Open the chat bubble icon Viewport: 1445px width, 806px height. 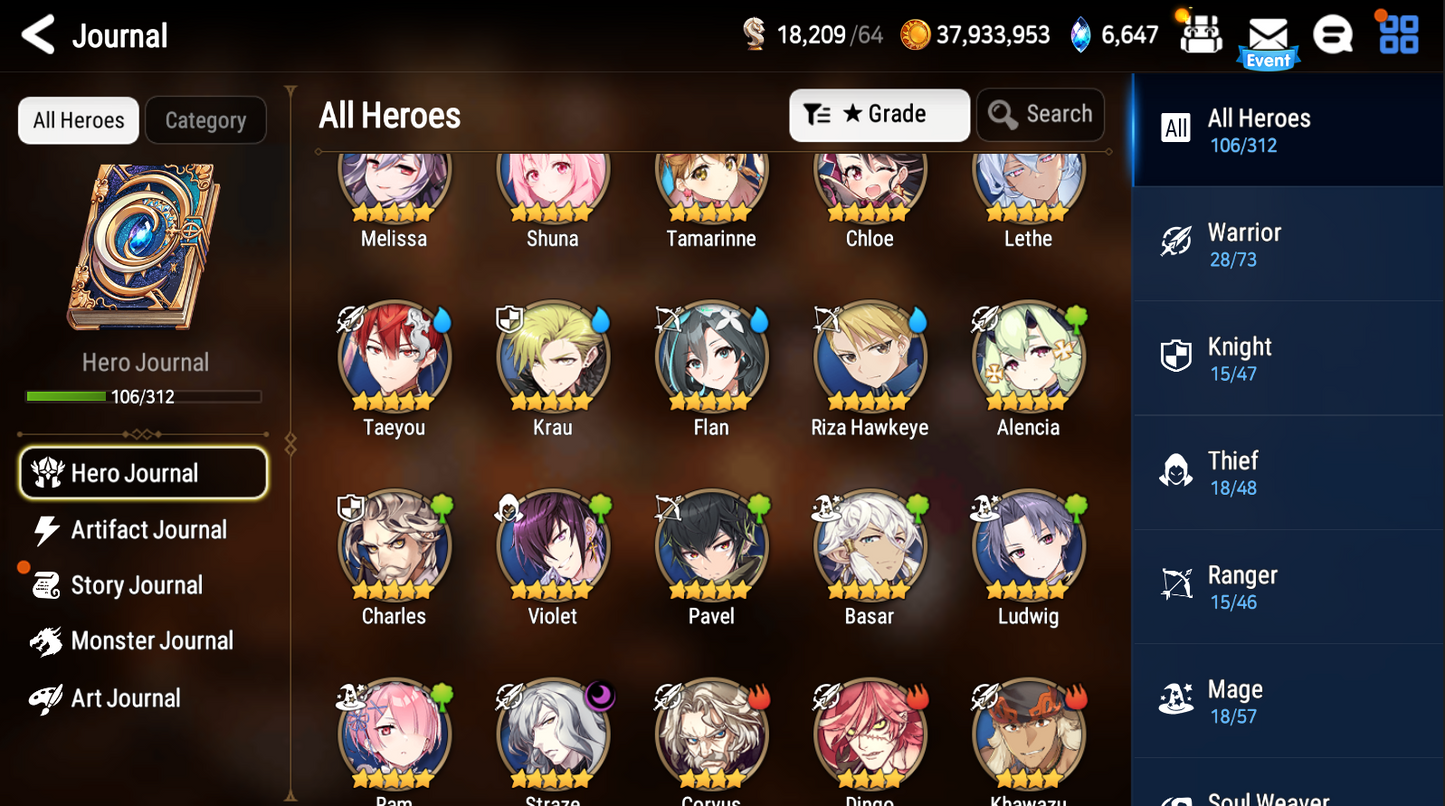pyautogui.click(x=1333, y=33)
